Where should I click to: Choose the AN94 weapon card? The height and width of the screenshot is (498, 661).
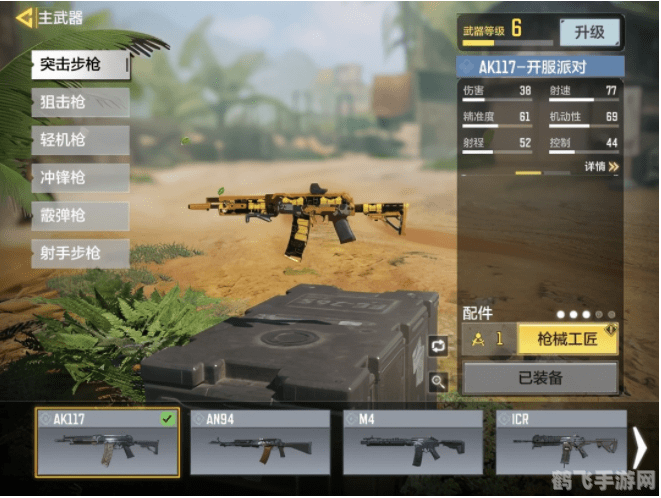(x=260, y=442)
